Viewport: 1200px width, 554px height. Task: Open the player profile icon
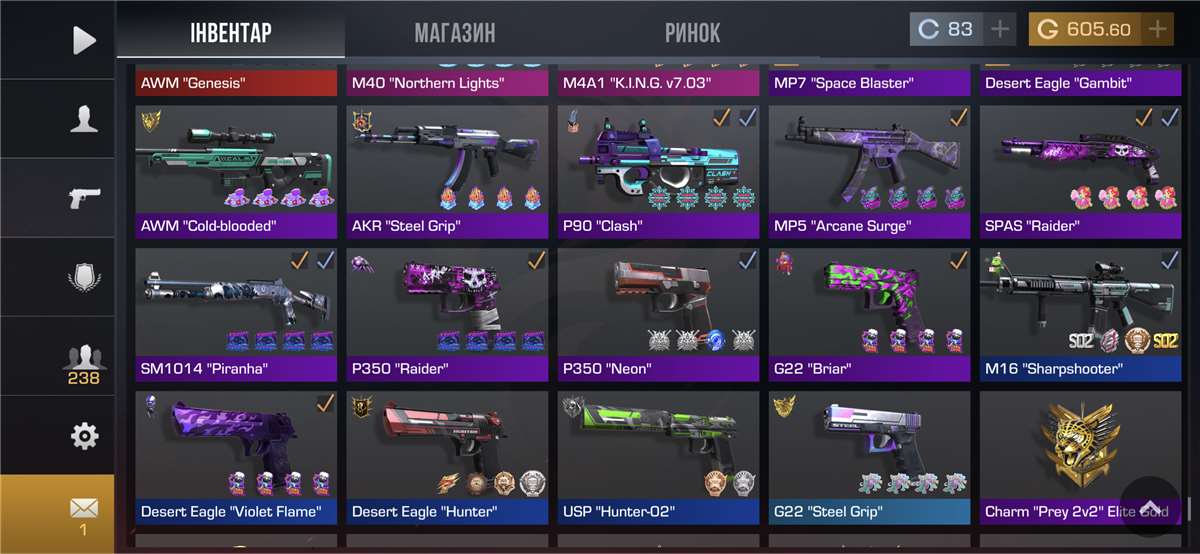pos(84,119)
